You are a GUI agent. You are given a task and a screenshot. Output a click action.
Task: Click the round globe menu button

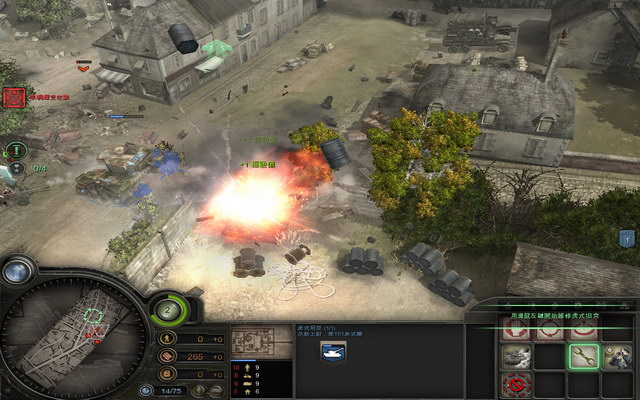click(x=19, y=271)
